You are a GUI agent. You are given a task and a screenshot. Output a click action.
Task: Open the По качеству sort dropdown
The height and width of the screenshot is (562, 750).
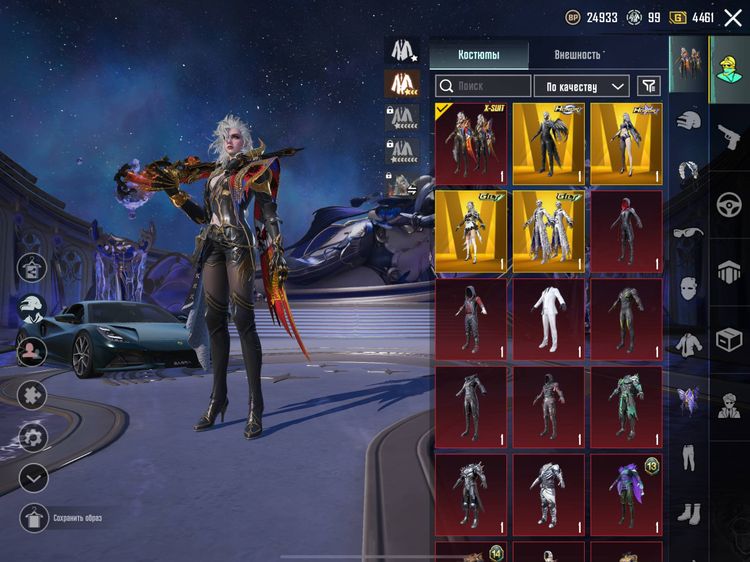(581, 86)
